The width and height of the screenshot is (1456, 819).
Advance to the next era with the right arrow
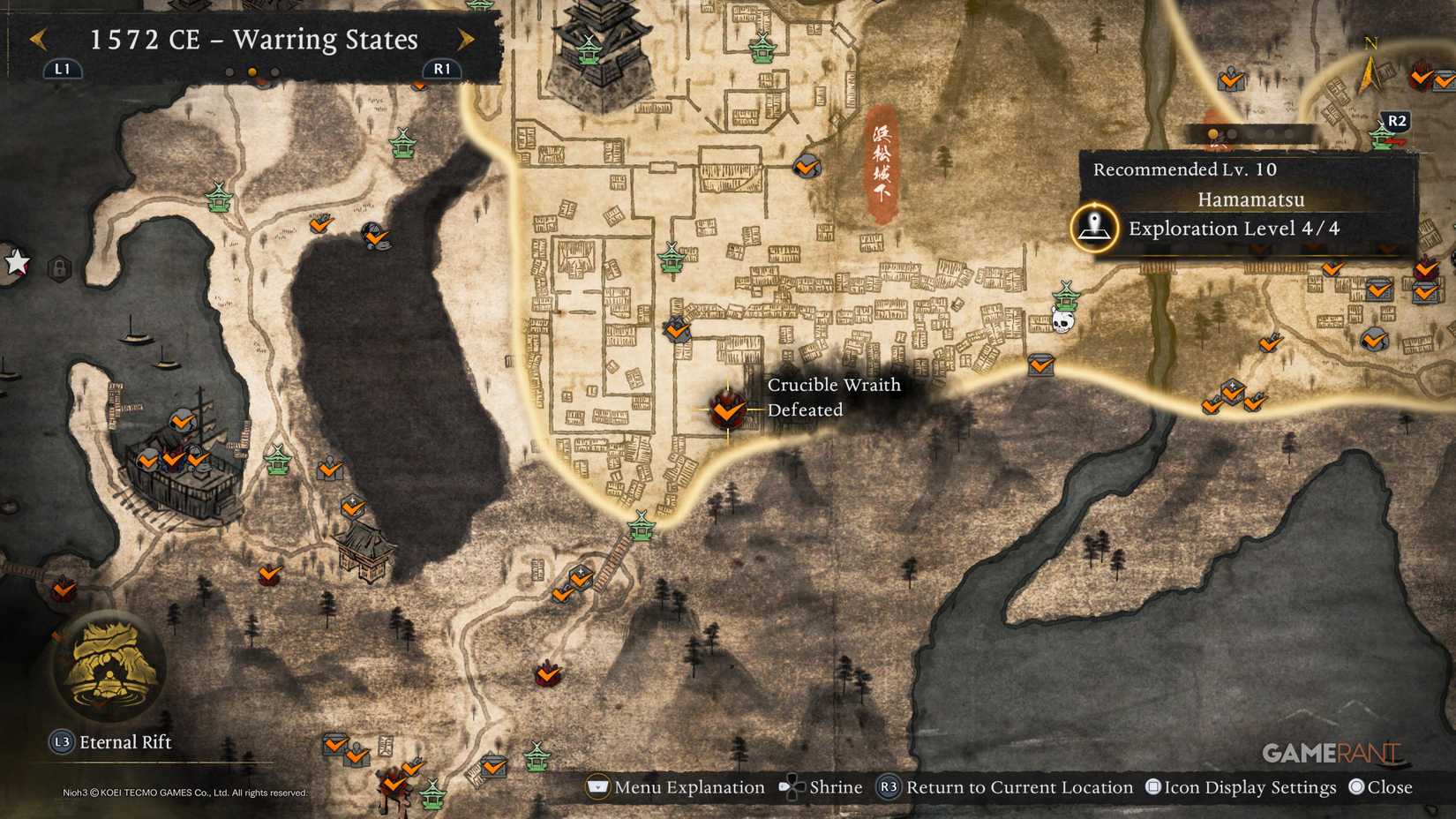coord(468,40)
